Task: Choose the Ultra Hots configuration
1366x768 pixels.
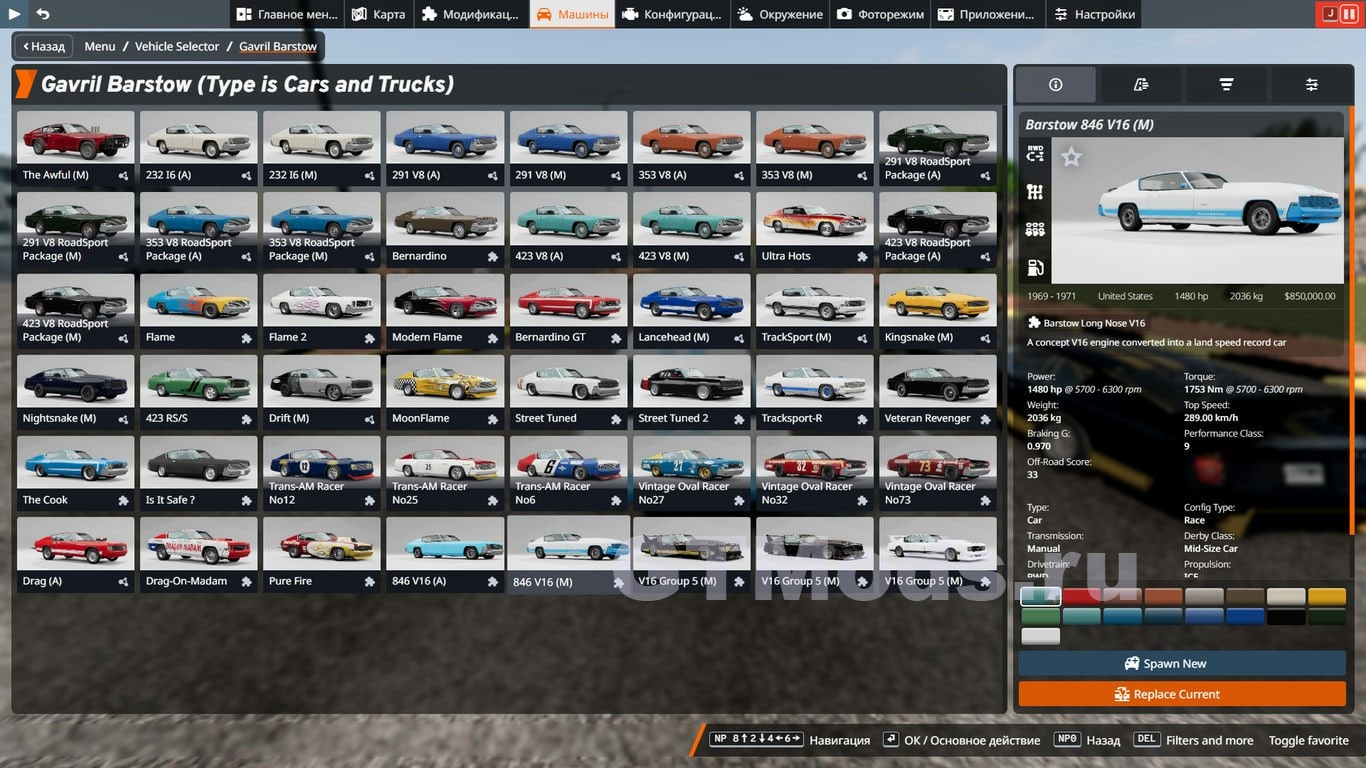Action: click(814, 229)
